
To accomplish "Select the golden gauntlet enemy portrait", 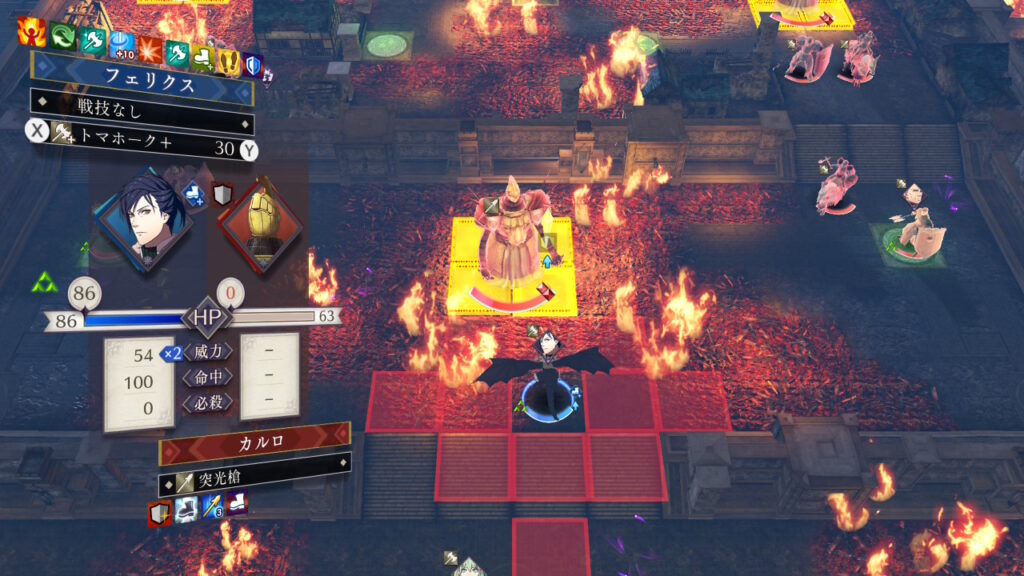I will click(x=262, y=224).
